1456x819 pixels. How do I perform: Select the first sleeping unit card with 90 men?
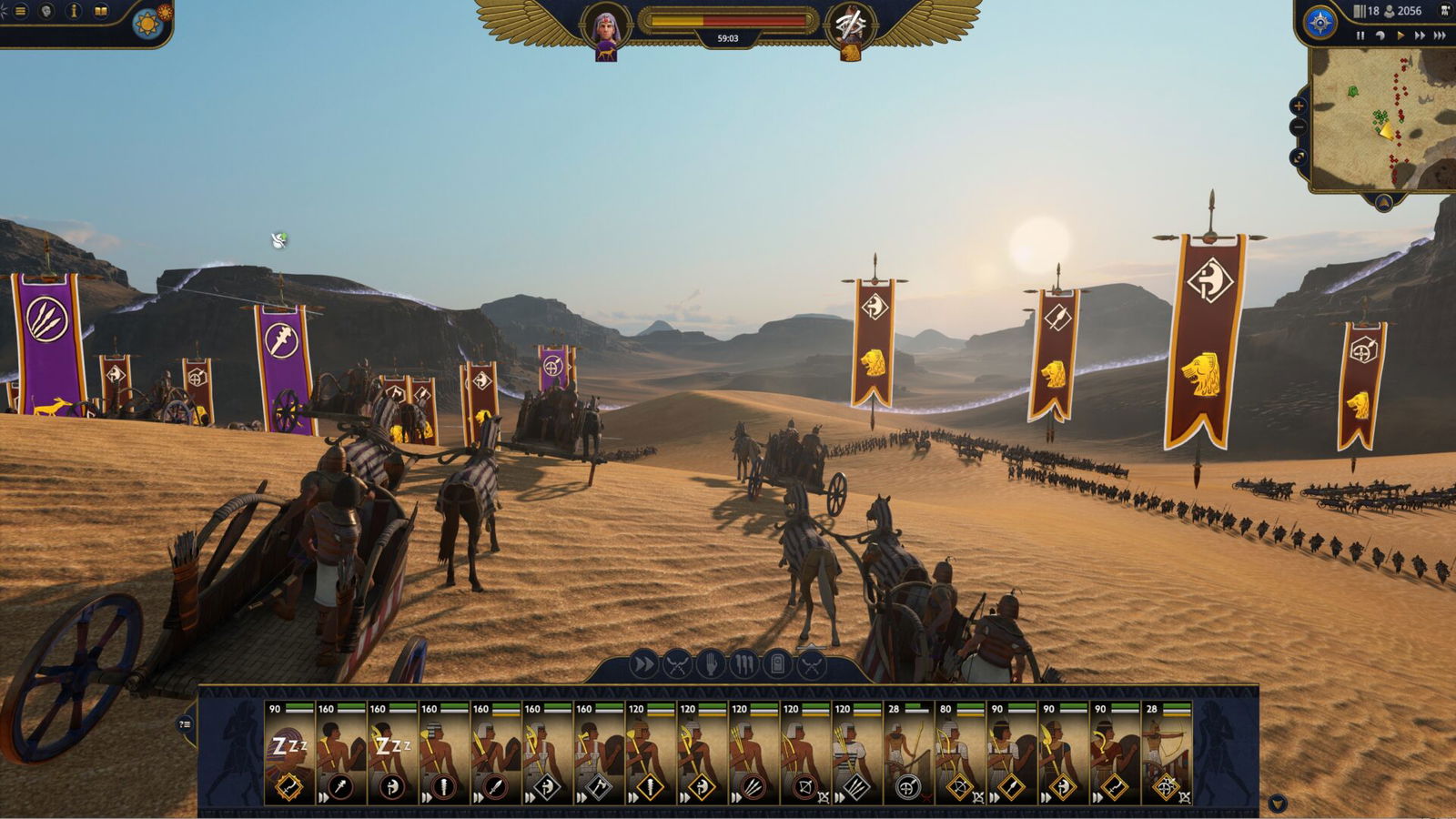tap(289, 753)
